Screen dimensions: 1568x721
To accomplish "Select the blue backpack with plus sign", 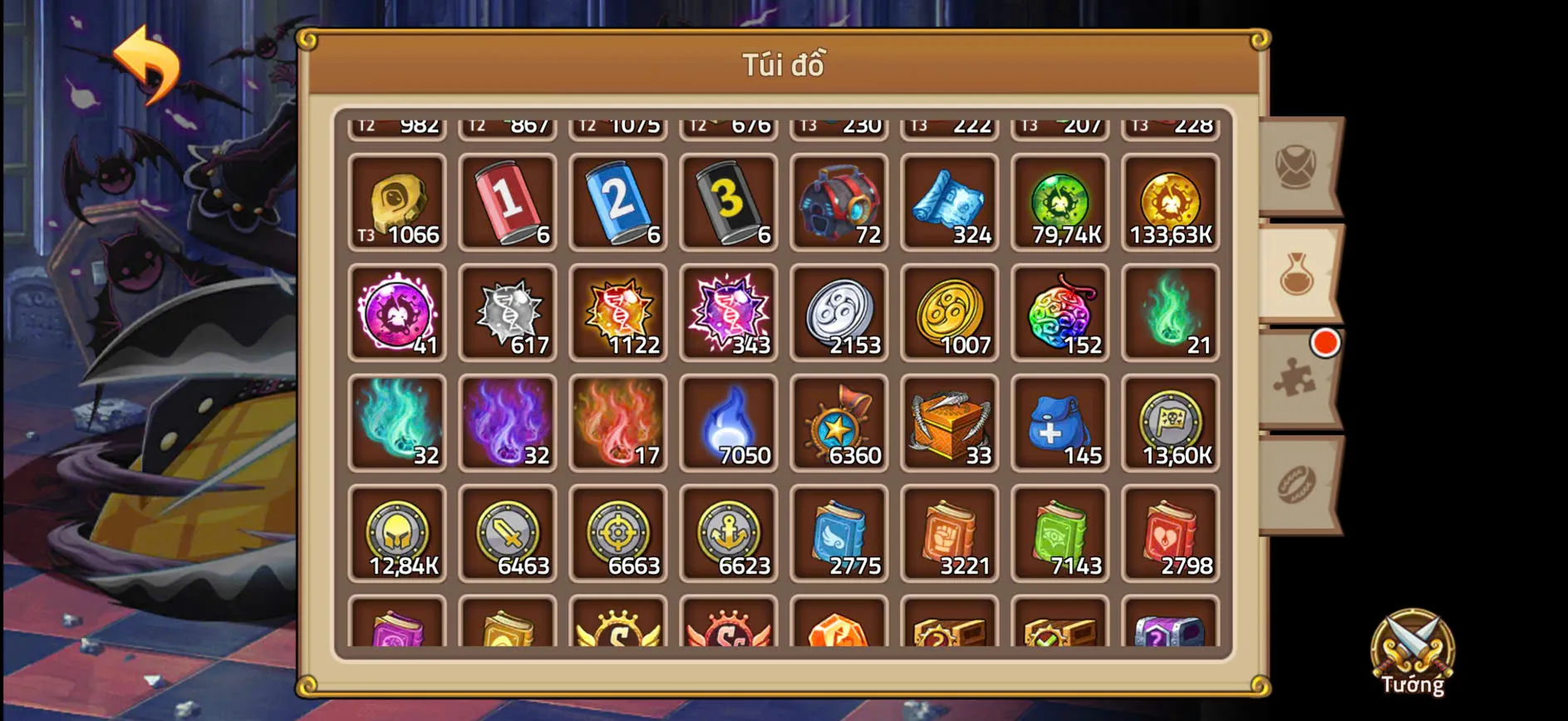I will click(1060, 424).
